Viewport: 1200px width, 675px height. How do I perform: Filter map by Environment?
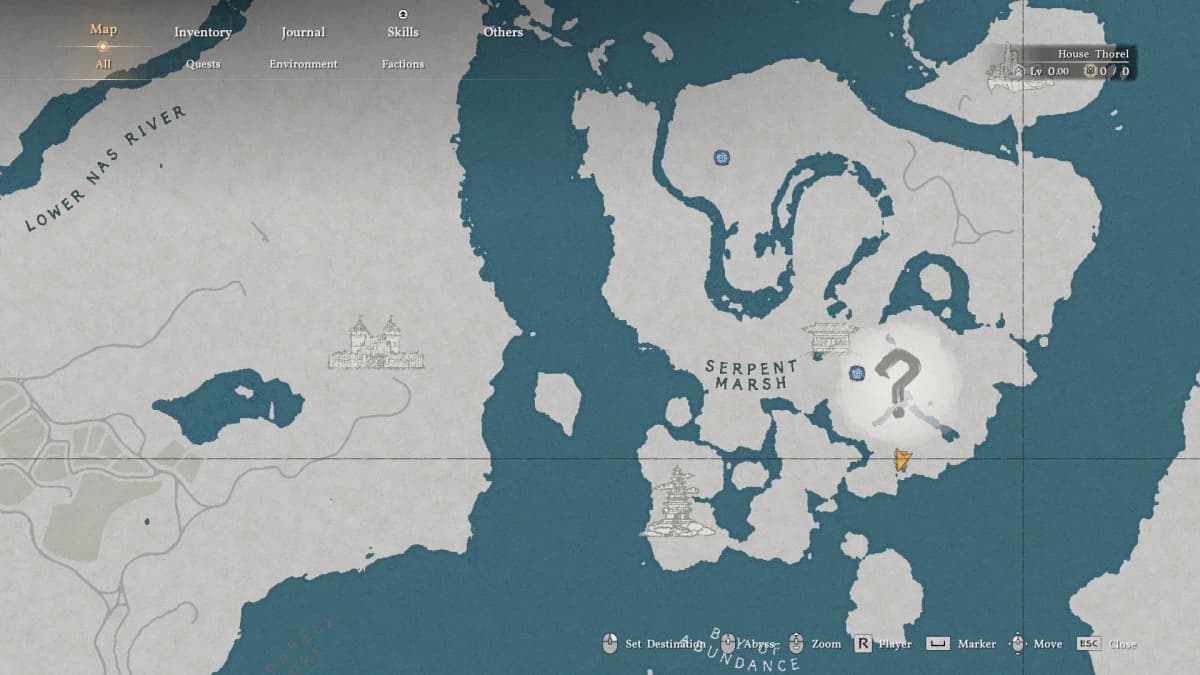tap(303, 64)
